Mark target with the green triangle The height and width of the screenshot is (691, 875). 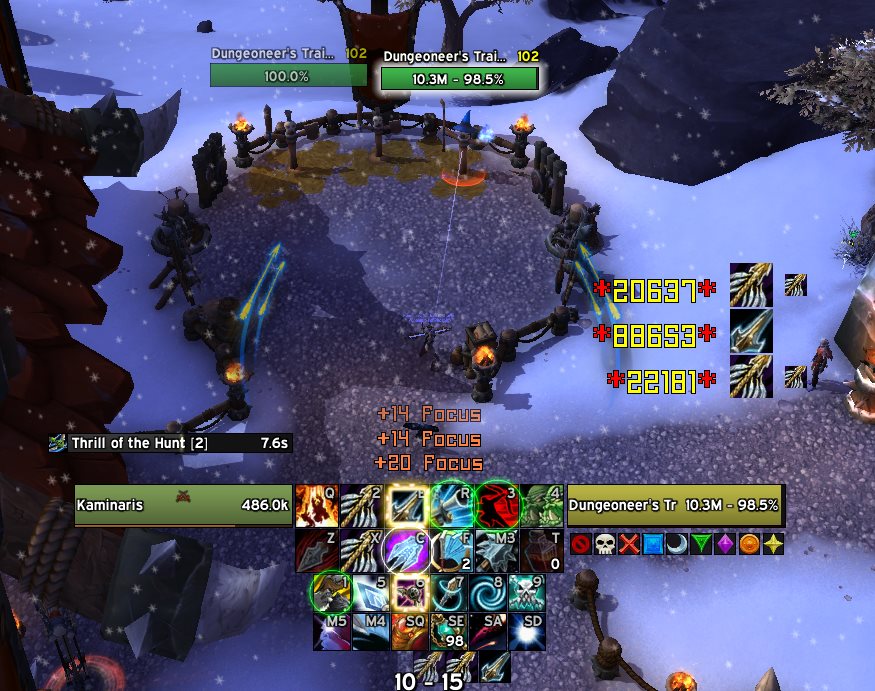703,544
